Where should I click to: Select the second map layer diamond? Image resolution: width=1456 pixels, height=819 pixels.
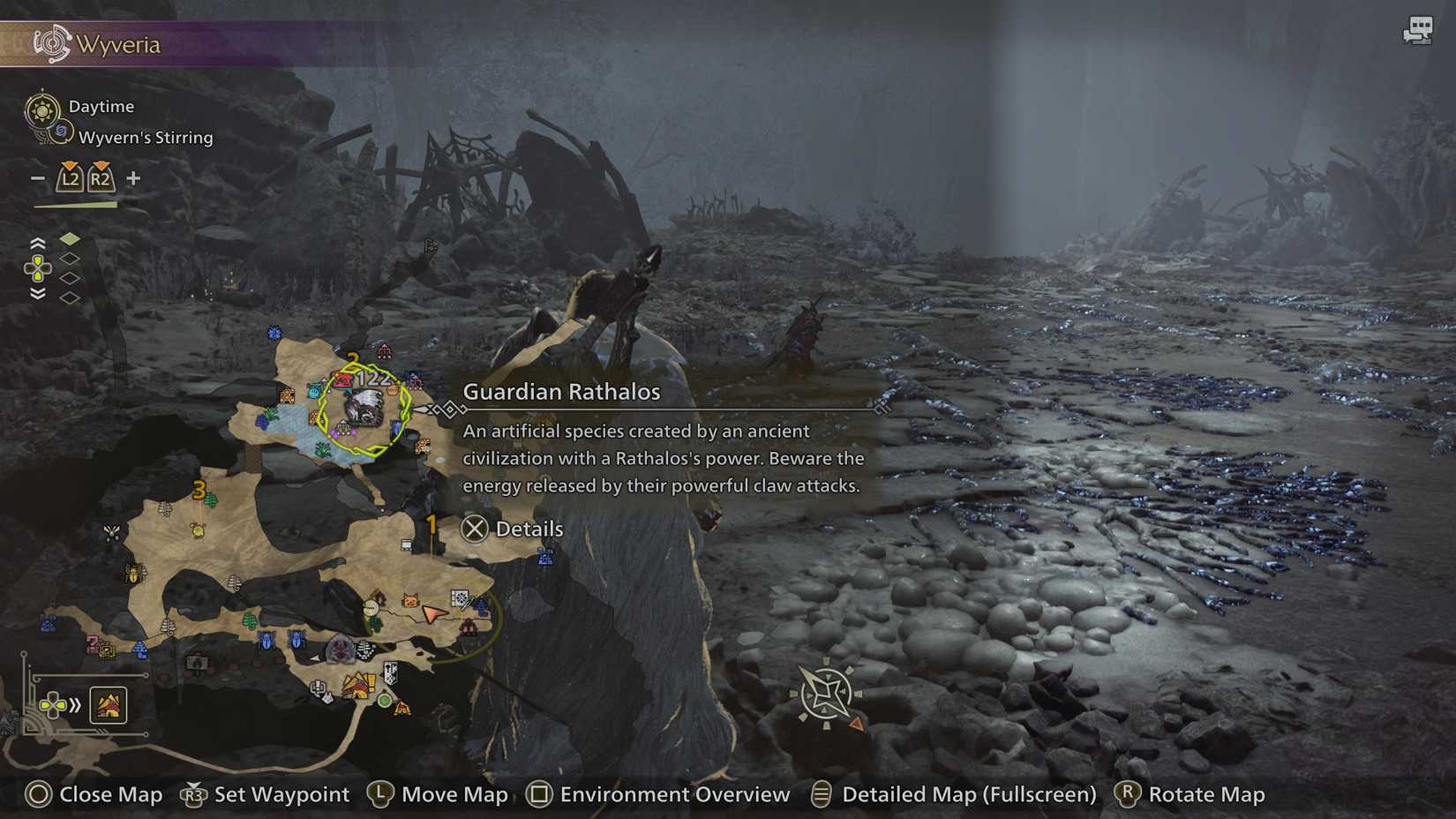(71, 259)
